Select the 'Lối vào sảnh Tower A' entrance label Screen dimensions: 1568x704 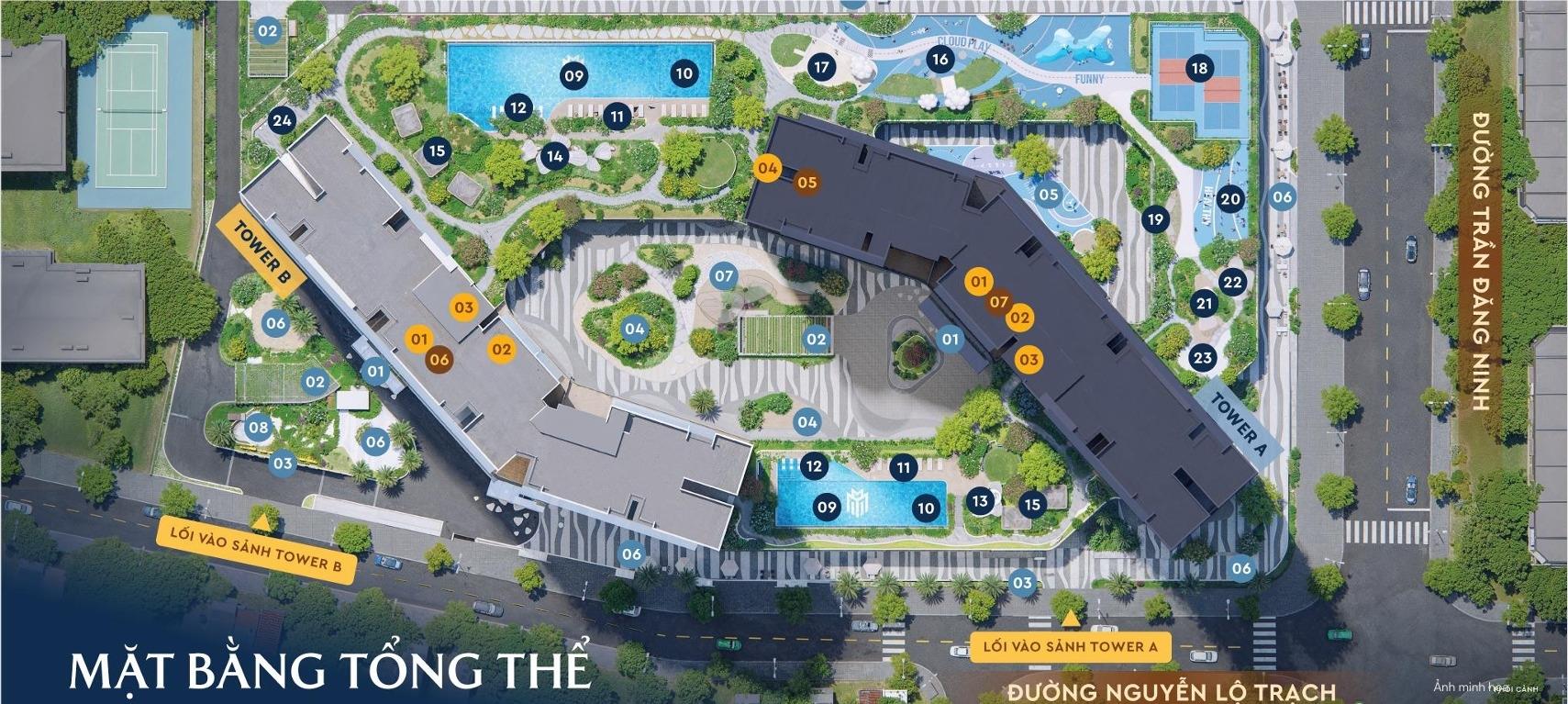point(1069,646)
